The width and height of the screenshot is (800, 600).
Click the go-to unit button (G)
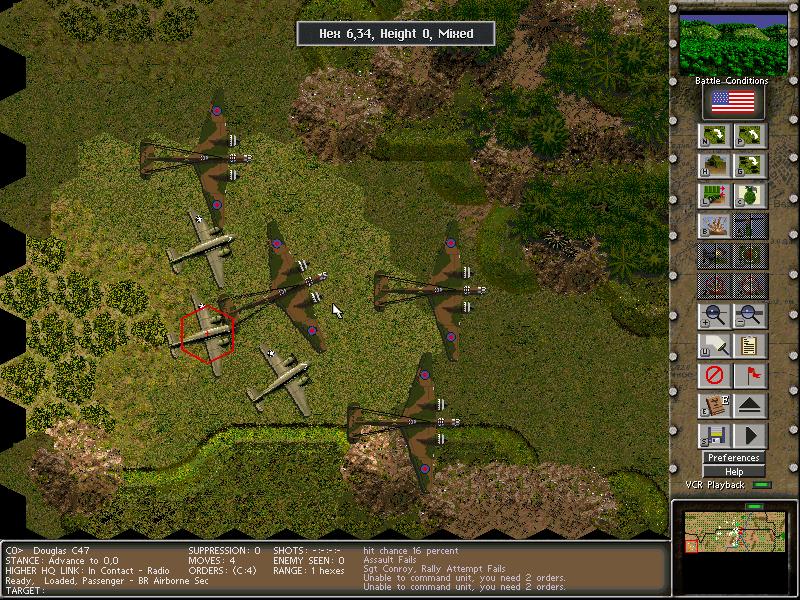click(x=750, y=166)
